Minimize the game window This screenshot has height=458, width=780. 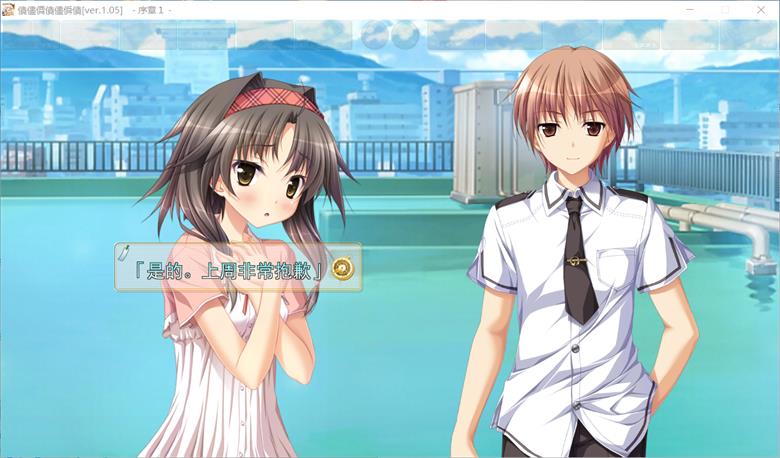click(690, 9)
